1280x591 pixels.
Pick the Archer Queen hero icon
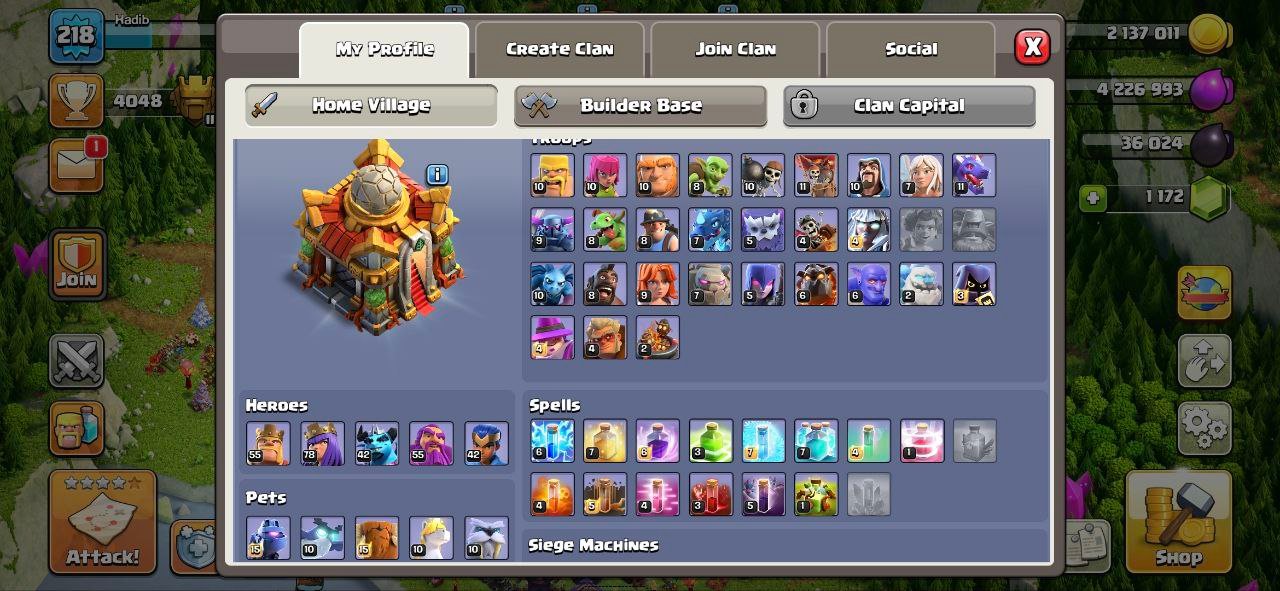pos(322,443)
